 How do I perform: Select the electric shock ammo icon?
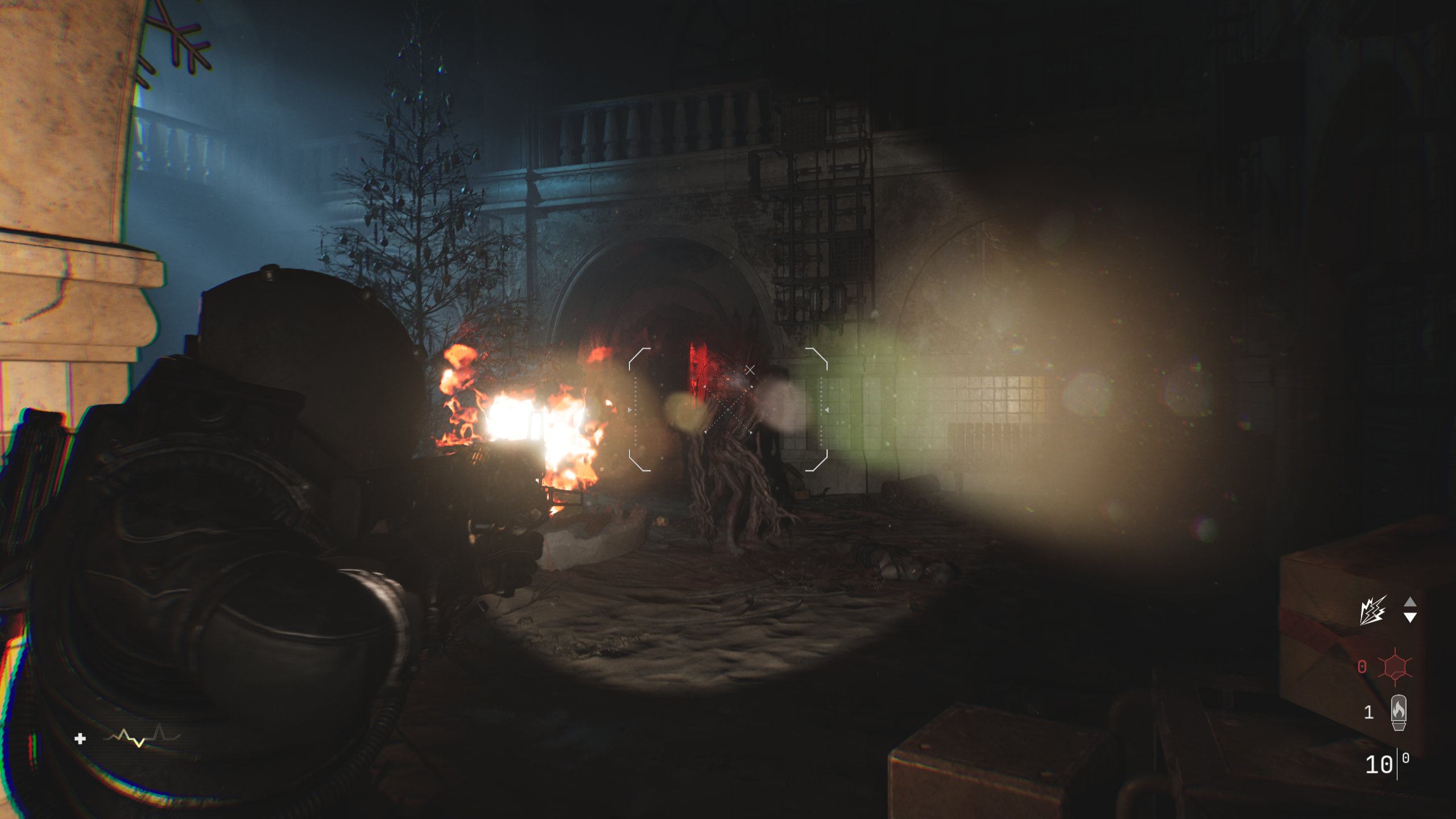coord(1372,610)
